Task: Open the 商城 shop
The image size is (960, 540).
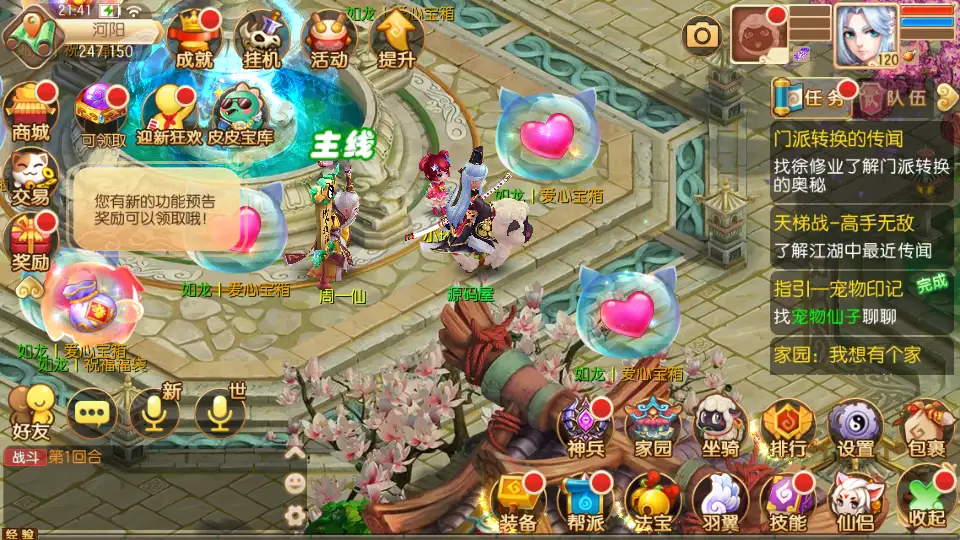Action: tap(29, 110)
